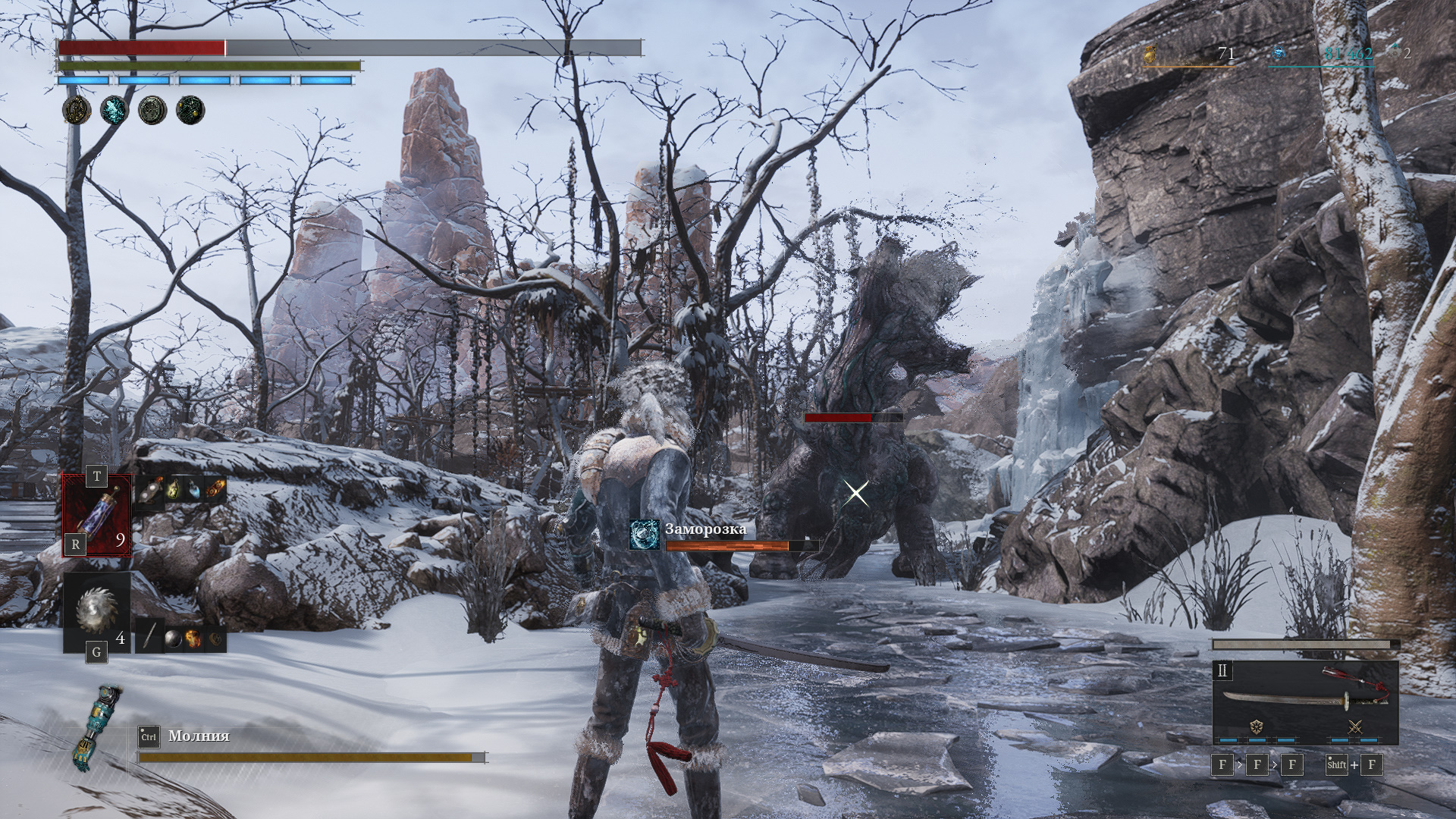
Task: Choose the blue potion flask item
Action: click(x=196, y=490)
